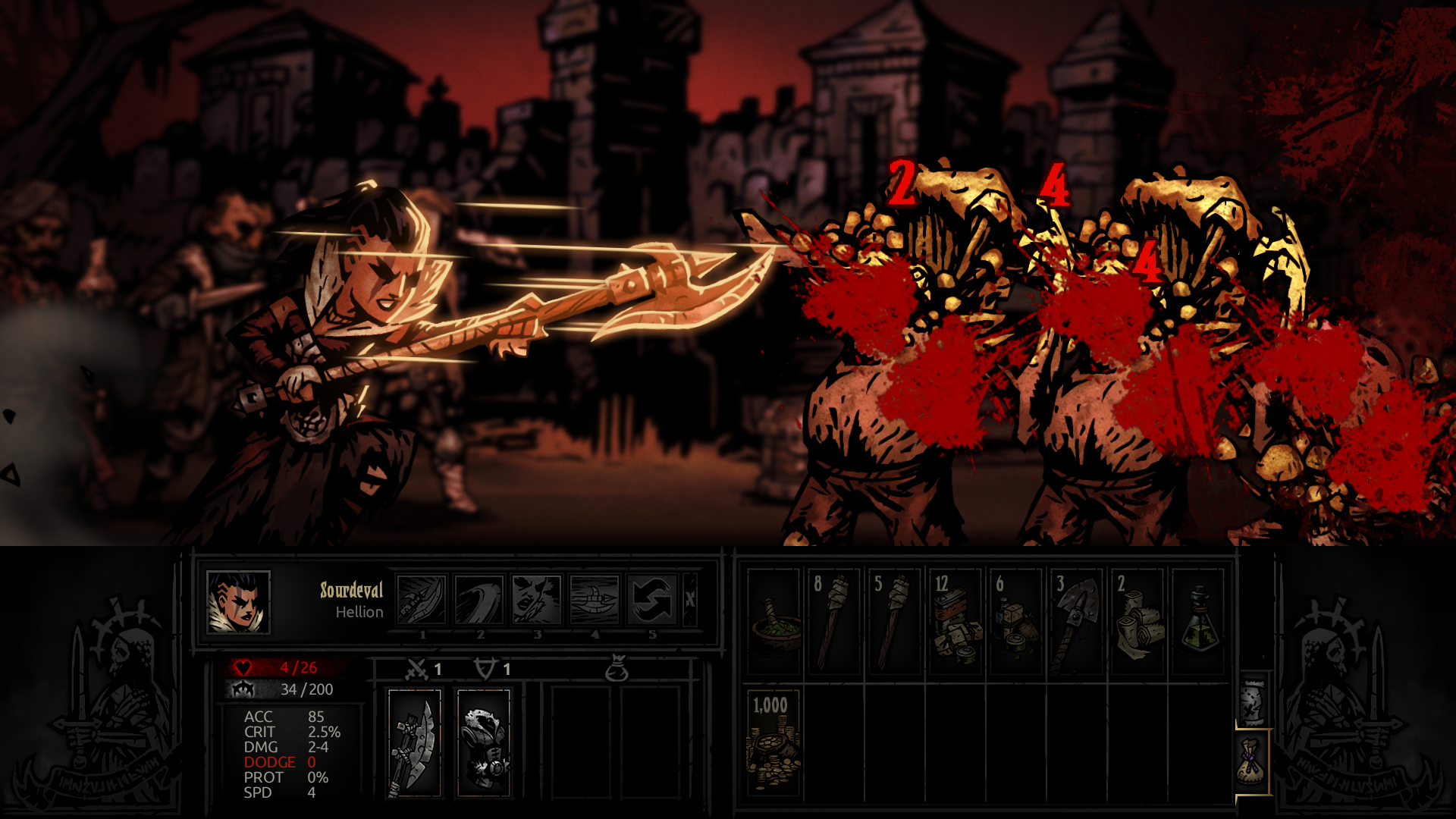This screenshot has height=819, width=1456.
Task: Select the stack of 12 food
Action: click(x=955, y=622)
